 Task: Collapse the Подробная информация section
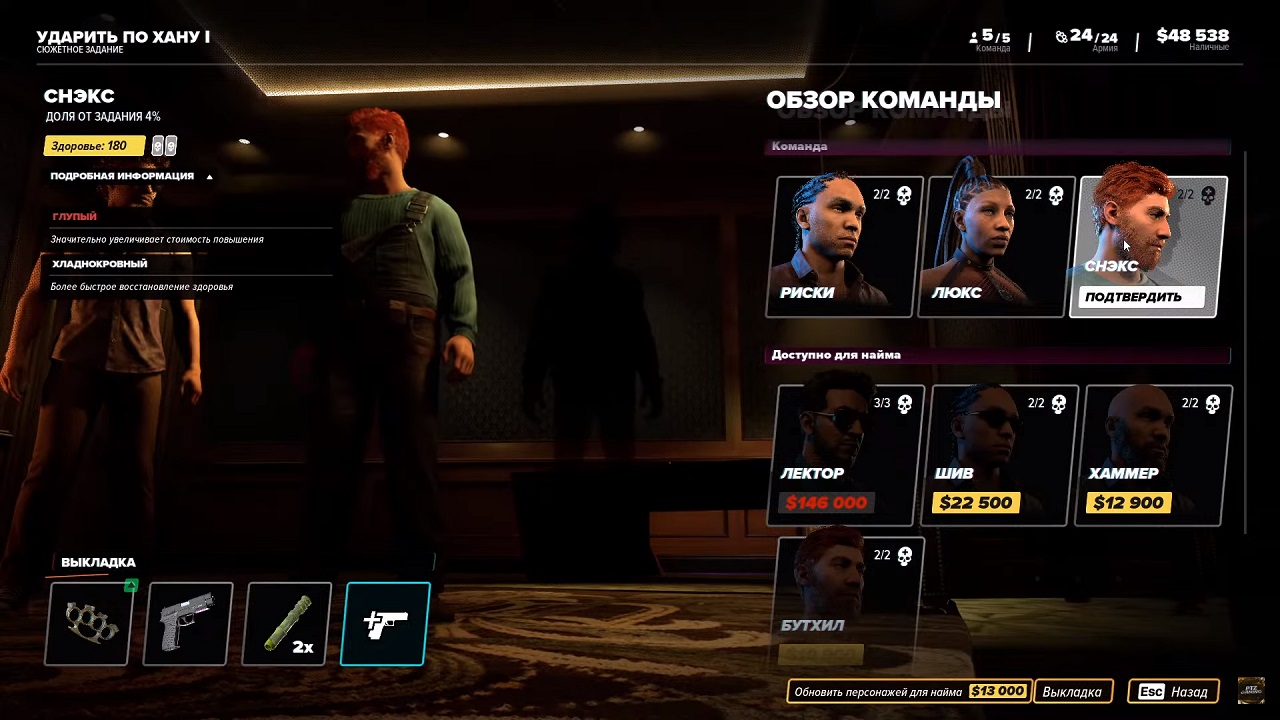(131, 176)
